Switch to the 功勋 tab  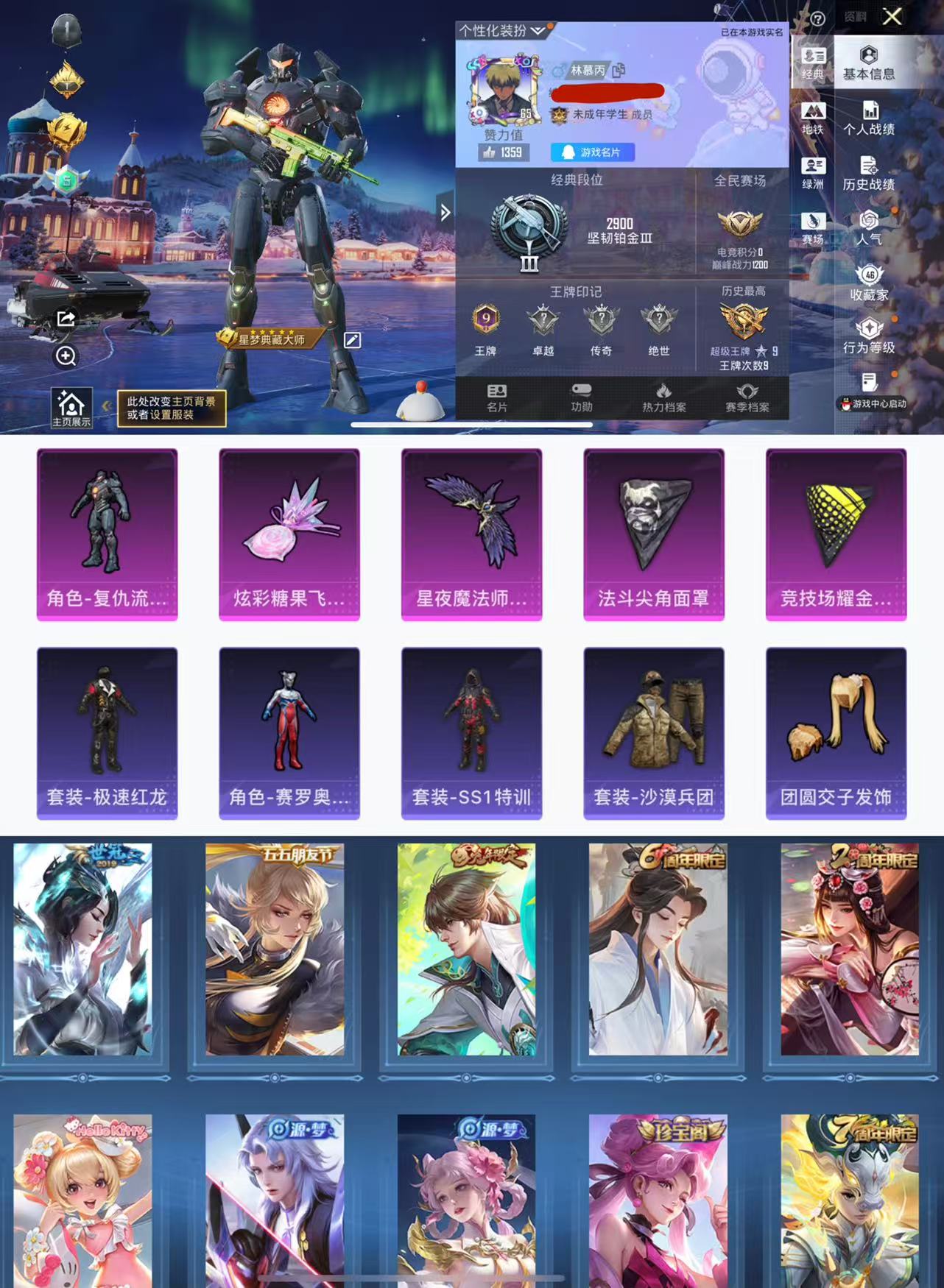(x=581, y=397)
